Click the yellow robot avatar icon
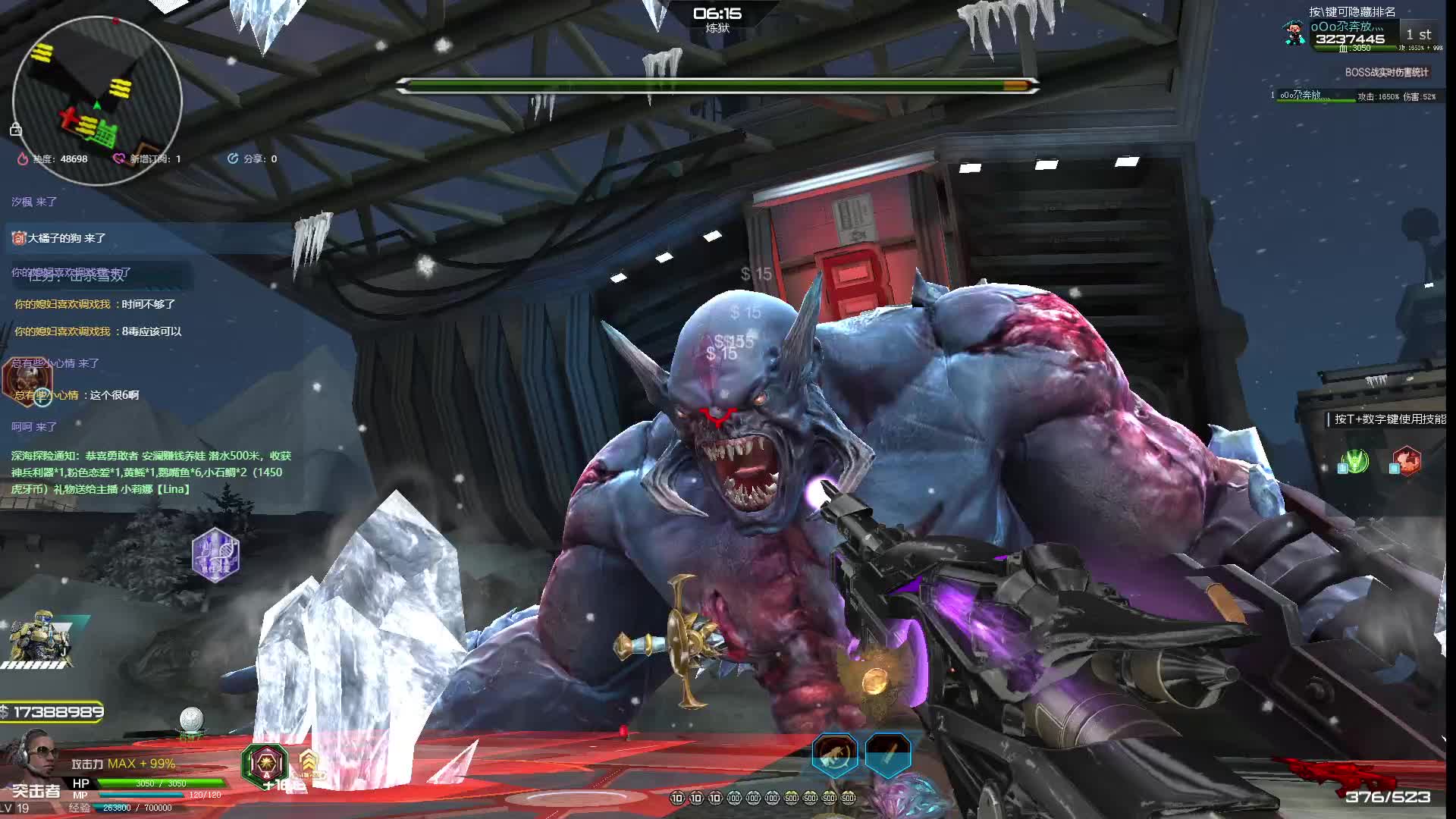1456x819 pixels. [x=38, y=639]
